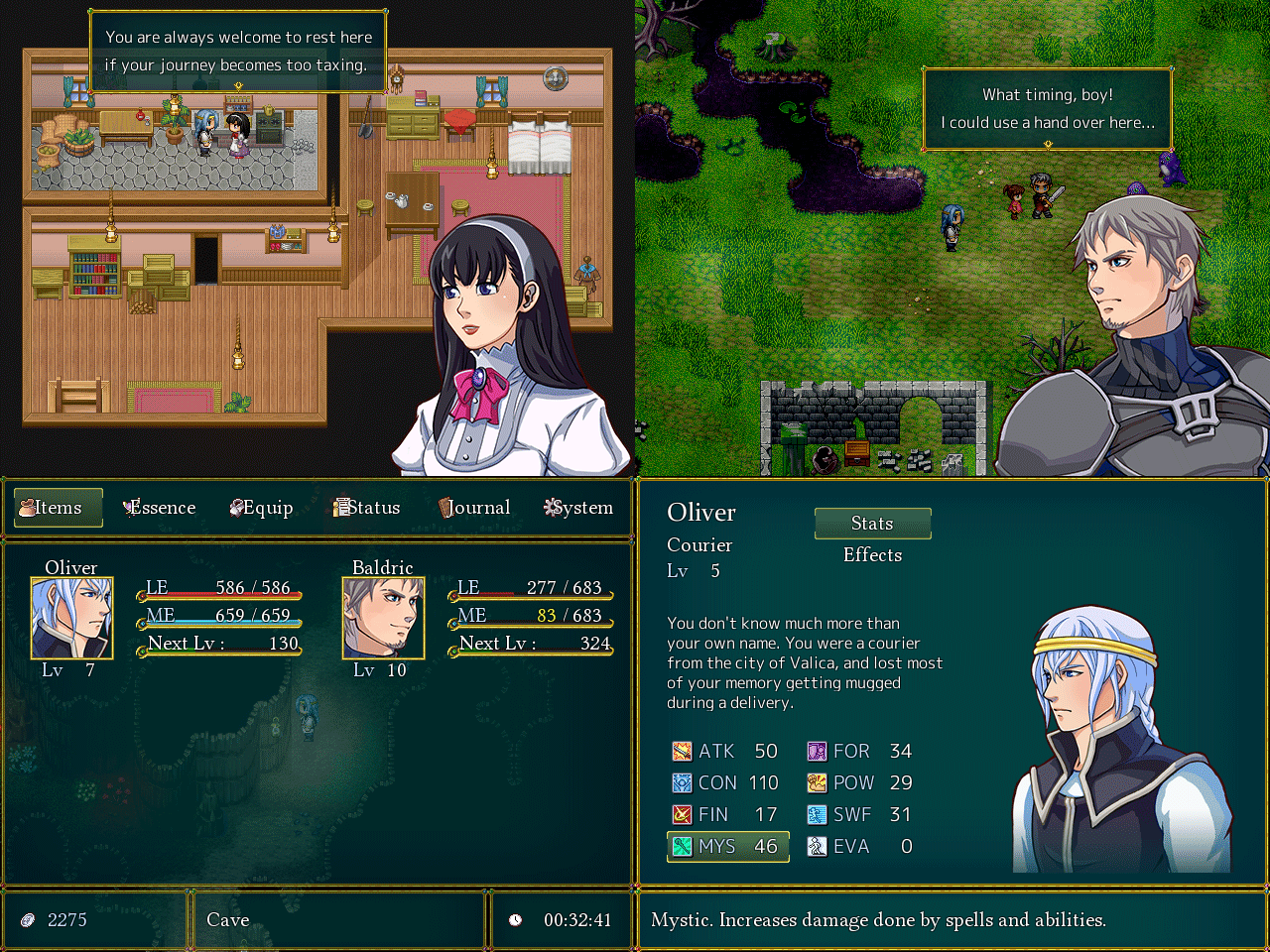
Task: Switch to the Stats tab
Action: pos(872,524)
